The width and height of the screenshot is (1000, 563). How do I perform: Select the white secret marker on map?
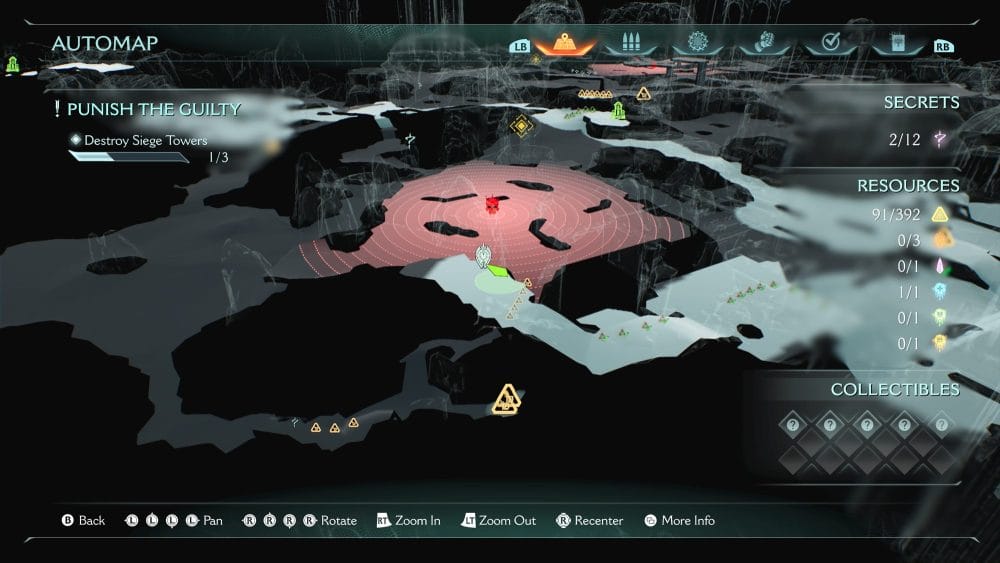click(x=410, y=140)
